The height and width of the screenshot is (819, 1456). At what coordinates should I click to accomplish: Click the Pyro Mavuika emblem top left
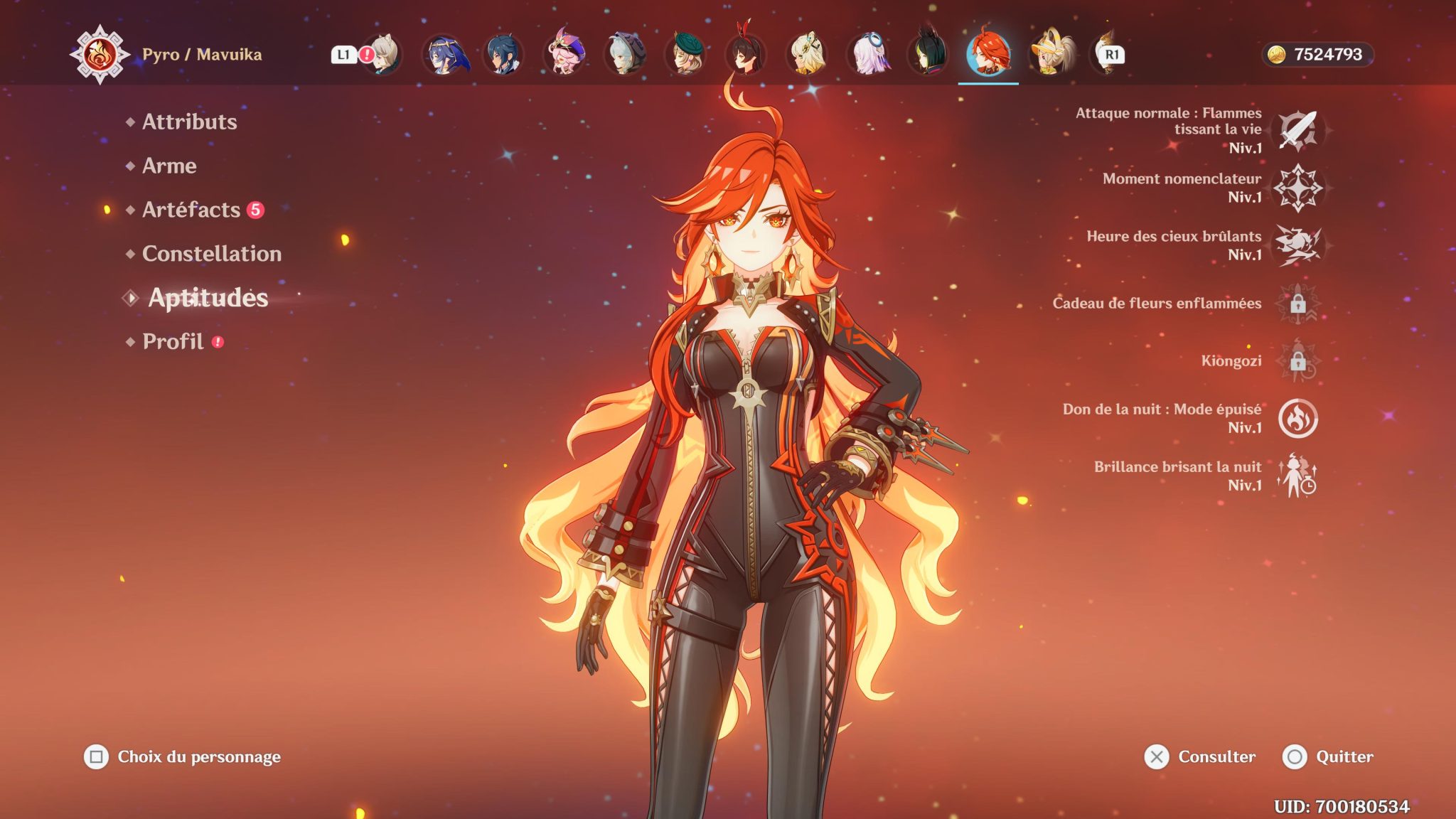pos(100,53)
